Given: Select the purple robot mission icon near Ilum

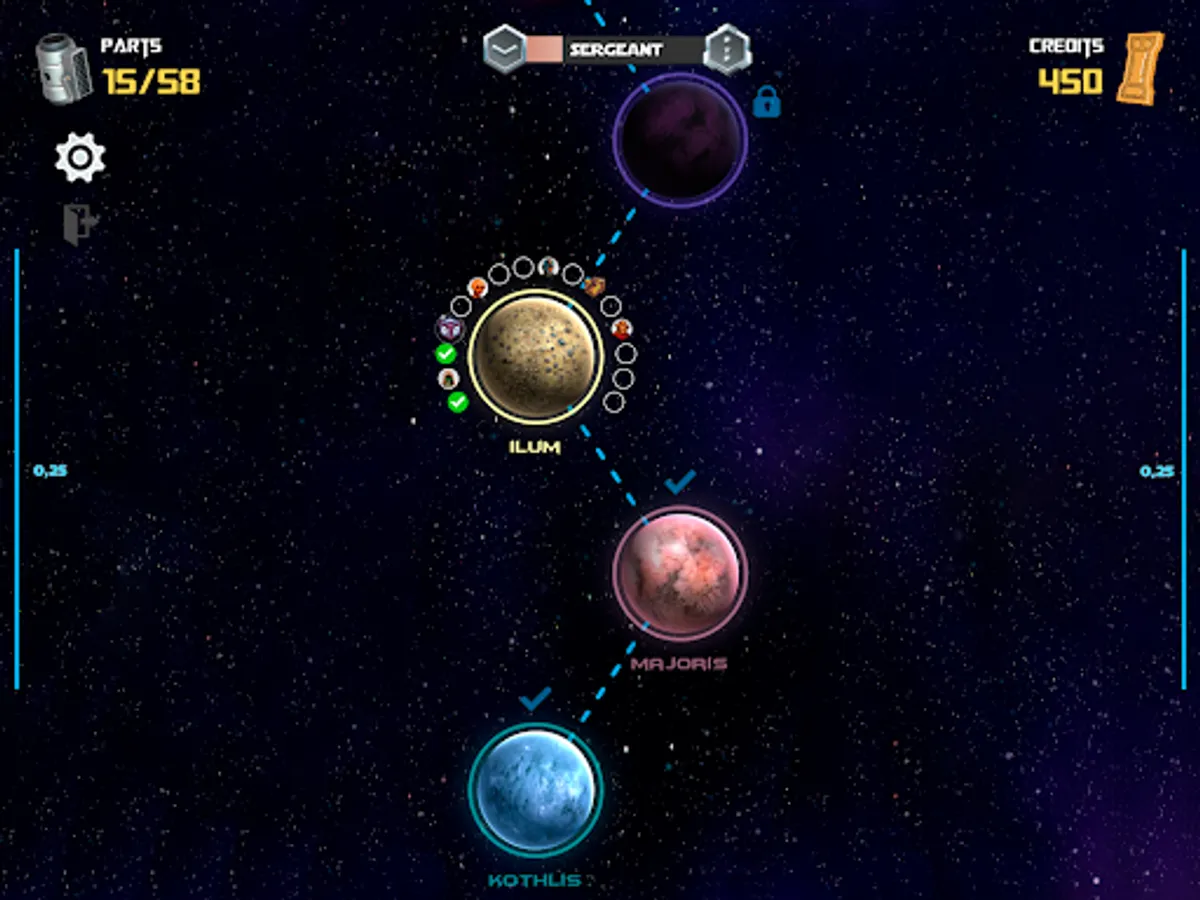Looking at the screenshot, I should [x=450, y=328].
